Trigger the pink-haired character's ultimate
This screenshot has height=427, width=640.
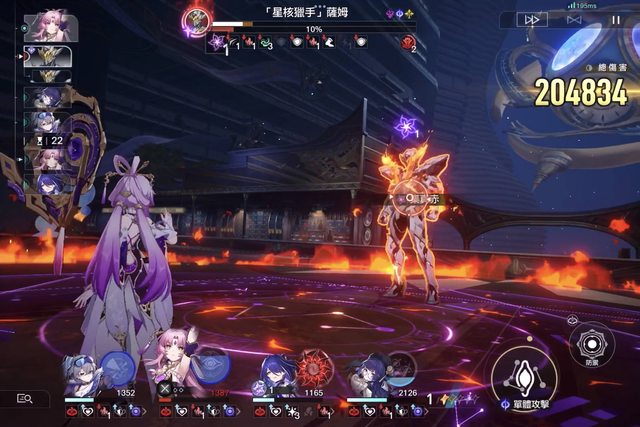click(x=209, y=366)
